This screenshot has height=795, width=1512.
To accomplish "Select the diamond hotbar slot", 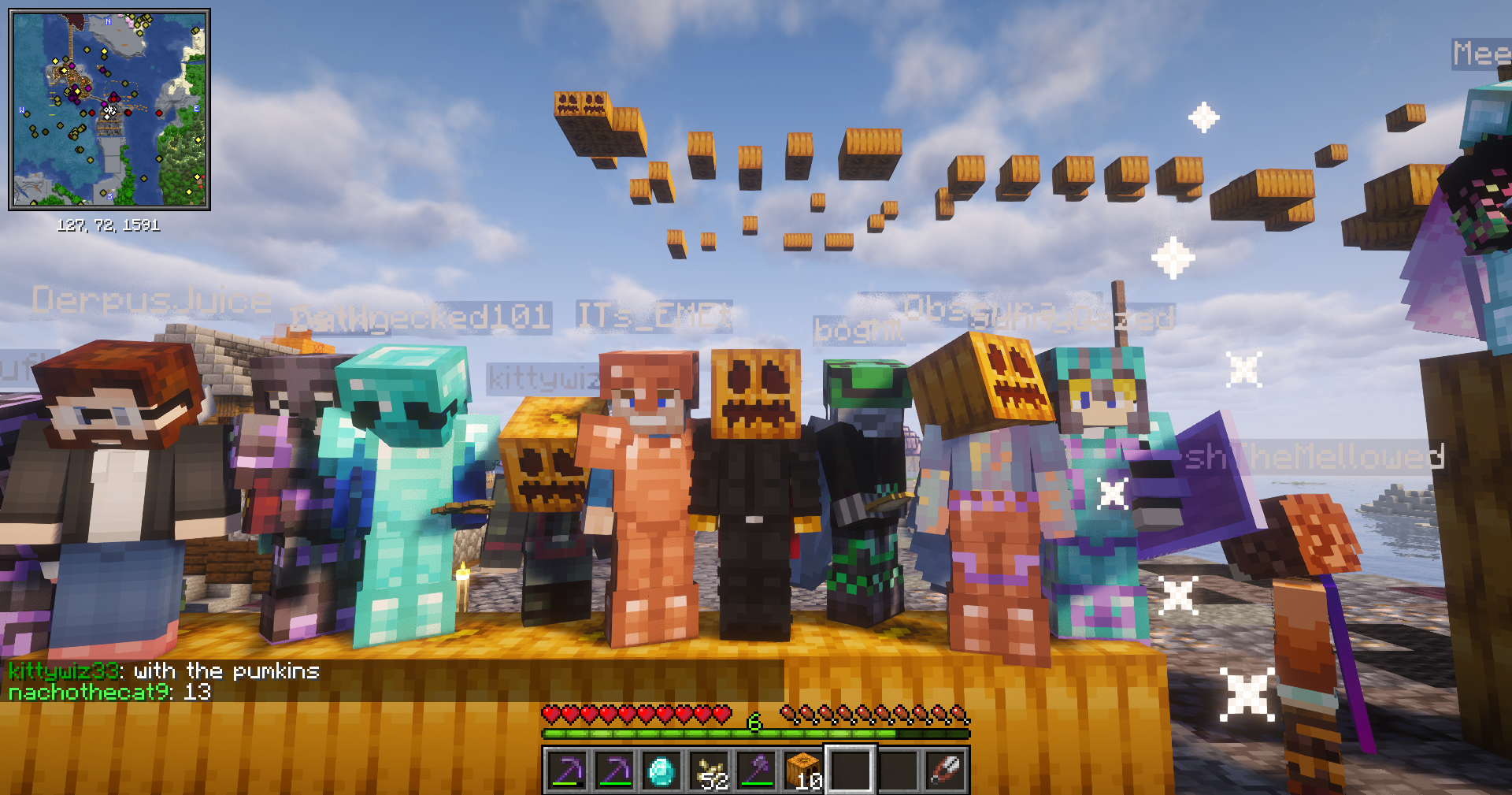I will pyautogui.click(x=661, y=770).
